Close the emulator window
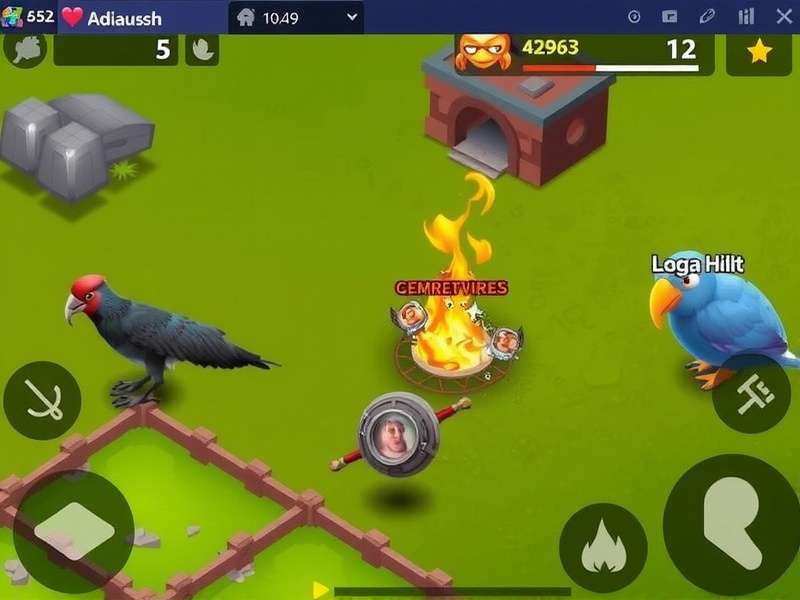 coord(783,17)
